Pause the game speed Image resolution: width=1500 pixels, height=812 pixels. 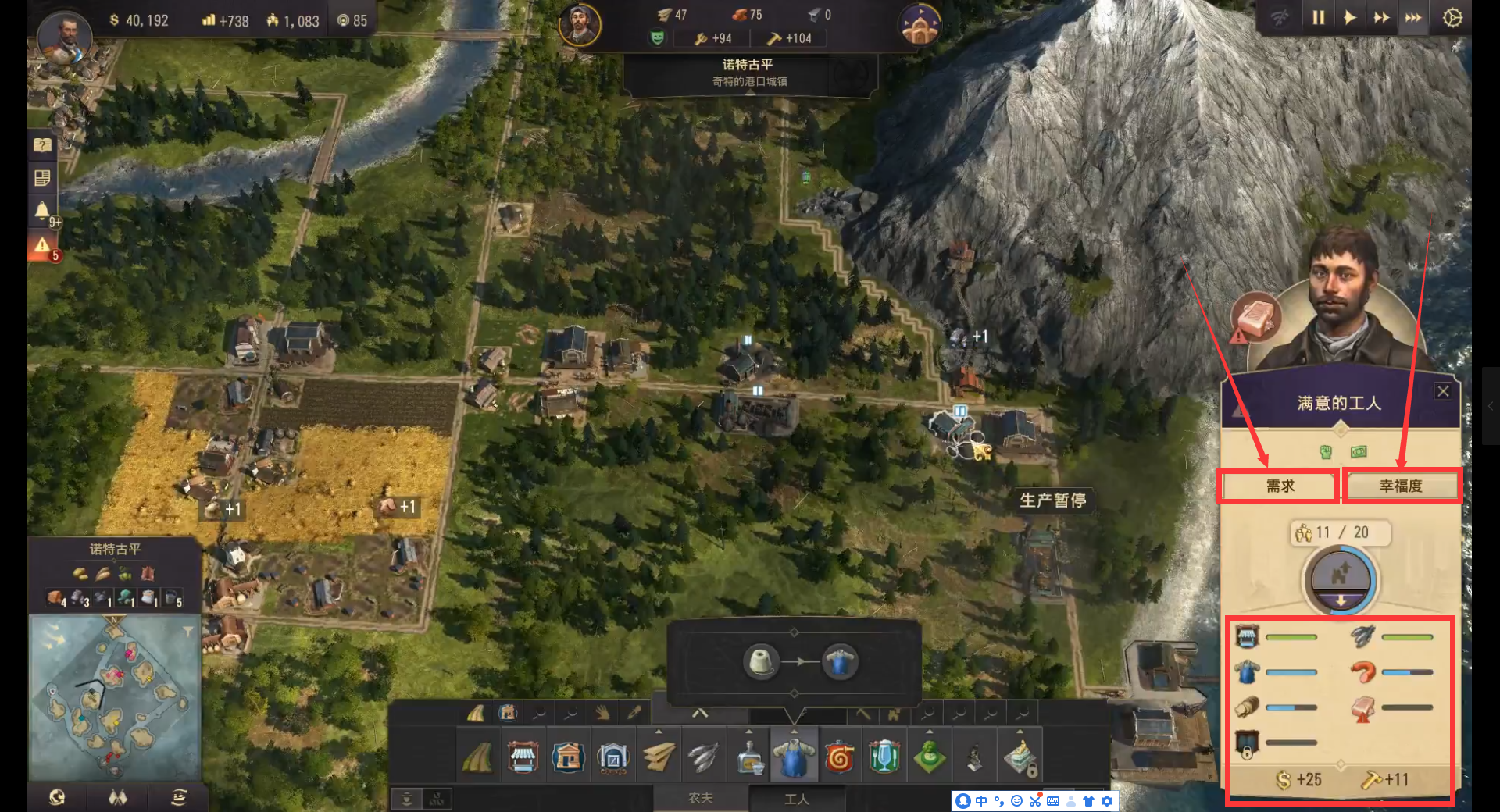click(x=1318, y=17)
